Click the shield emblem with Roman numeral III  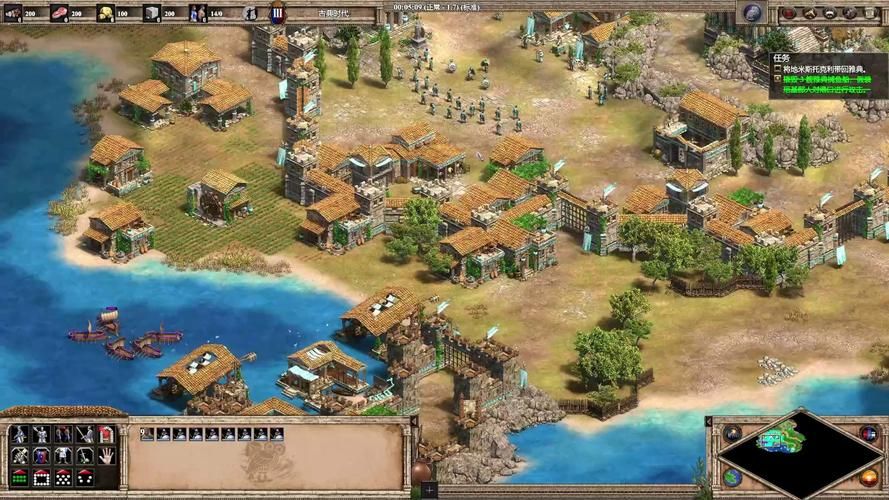pos(277,13)
